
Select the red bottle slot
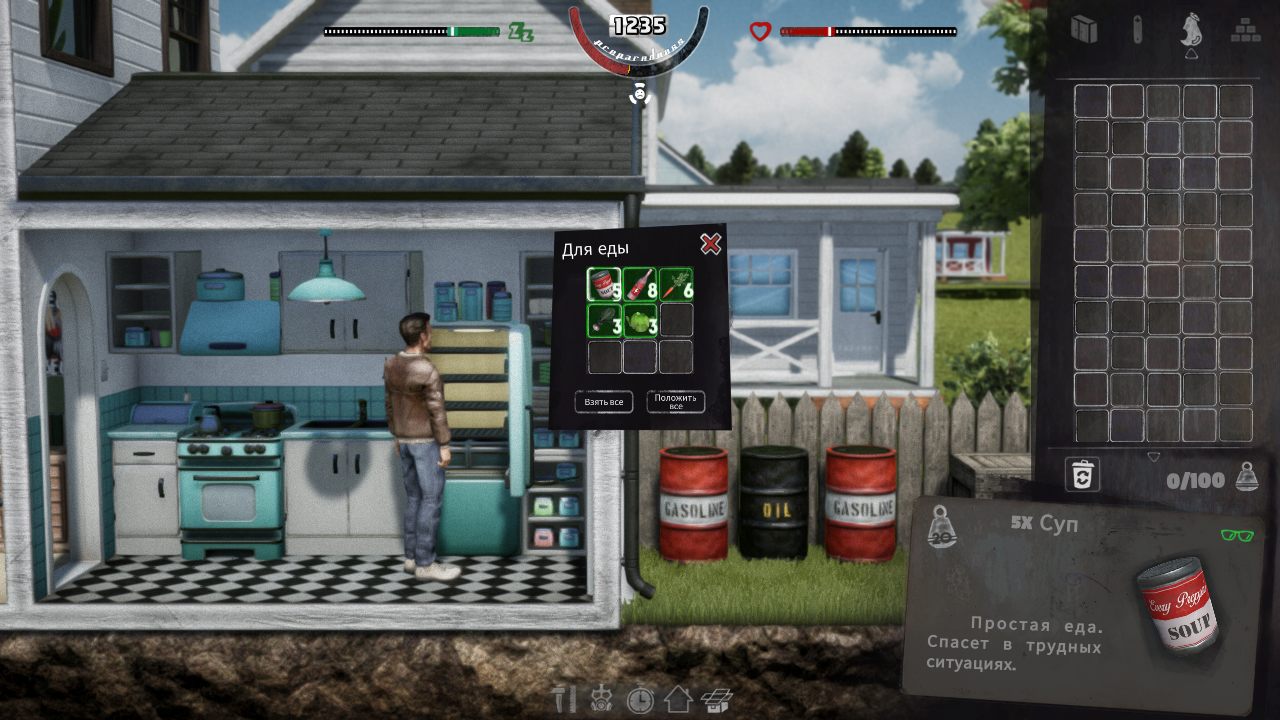pos(640,284)
